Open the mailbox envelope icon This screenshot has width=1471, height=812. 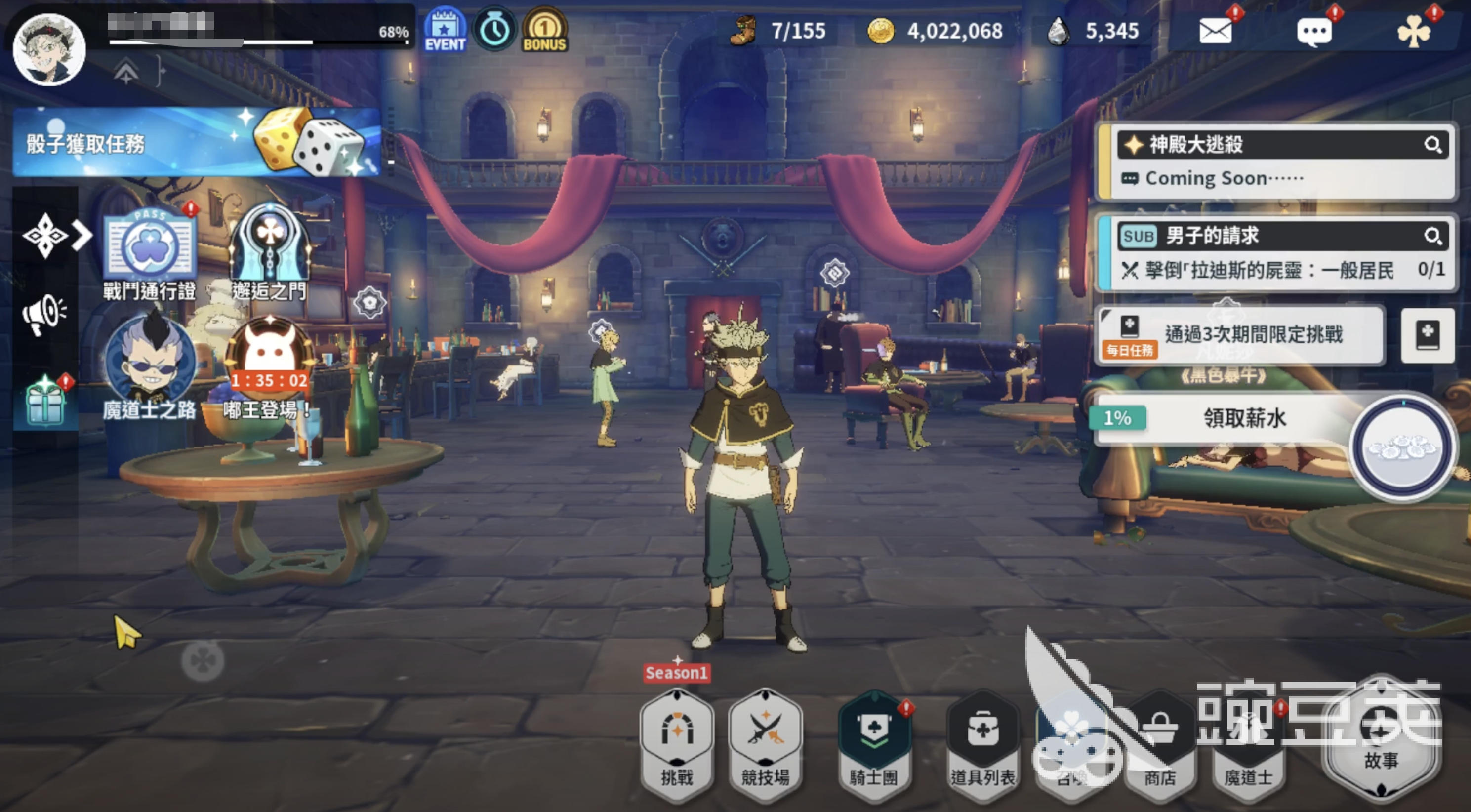(1215, 31)
